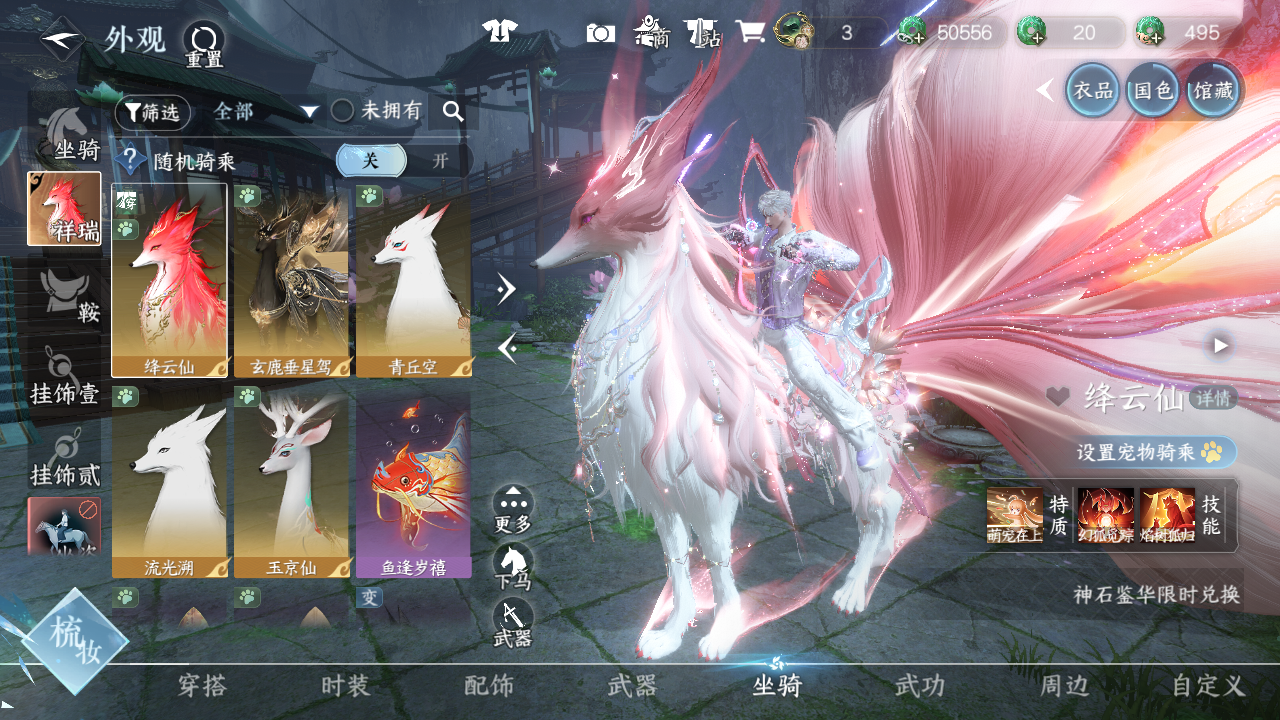This screenshot has height=720, width=1280.
Task: Click the 下马 dismount button
Action: click(513, 567)
